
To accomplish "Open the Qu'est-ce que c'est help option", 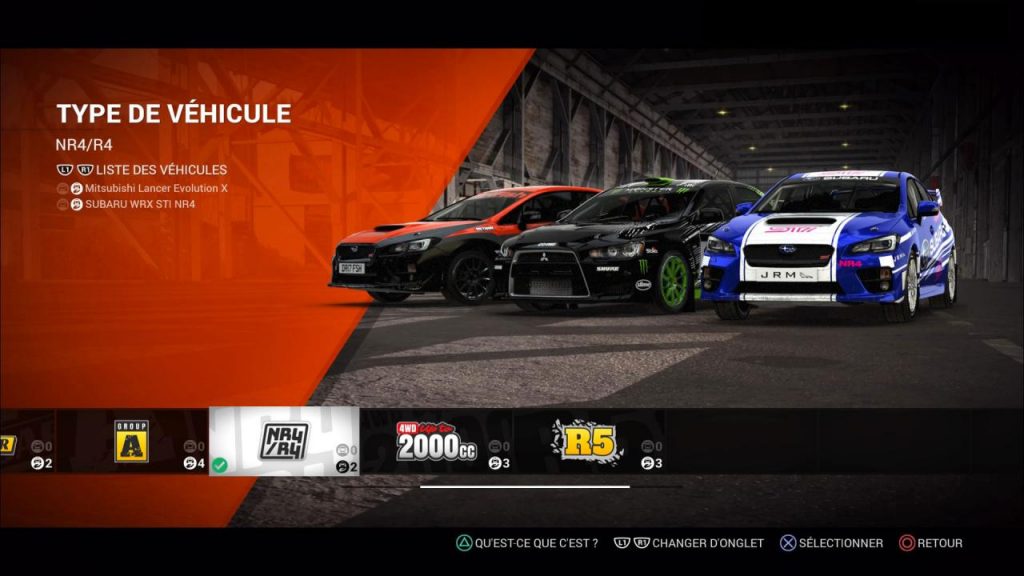I will (x=536, y=543).
